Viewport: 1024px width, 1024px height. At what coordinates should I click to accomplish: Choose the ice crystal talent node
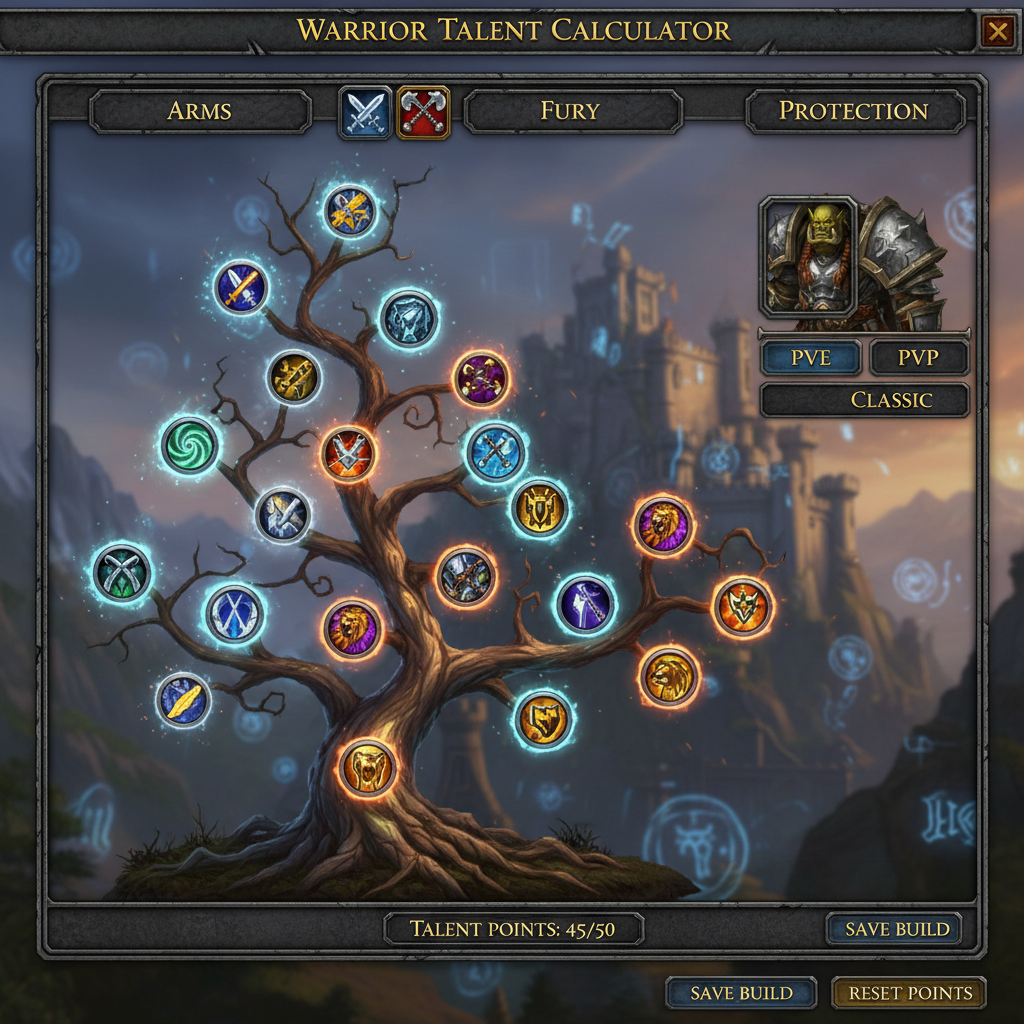(408, 318)
